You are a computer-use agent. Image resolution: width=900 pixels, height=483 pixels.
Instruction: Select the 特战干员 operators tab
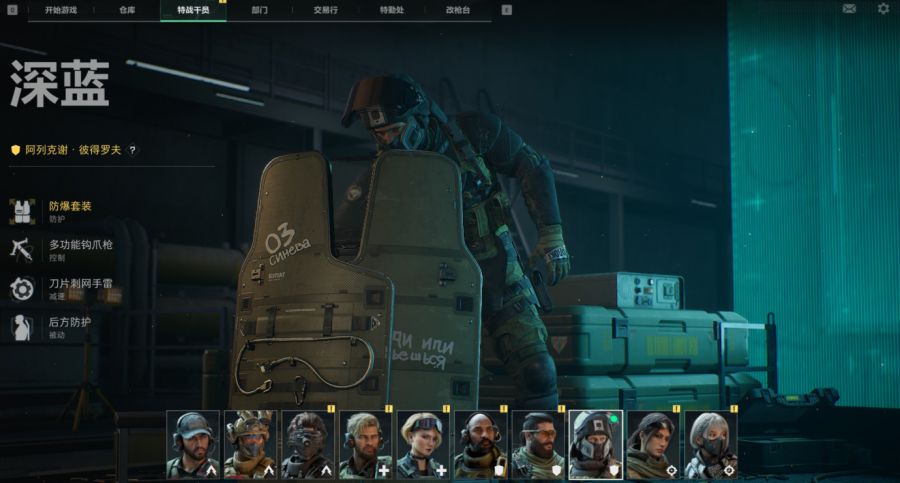193,9
